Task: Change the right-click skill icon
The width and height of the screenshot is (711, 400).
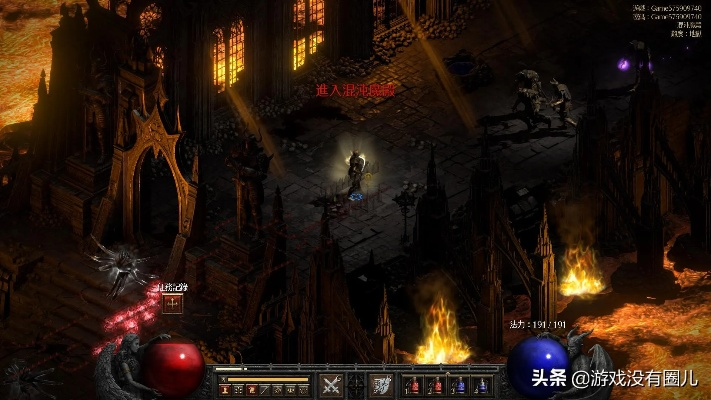Action: 381,384
